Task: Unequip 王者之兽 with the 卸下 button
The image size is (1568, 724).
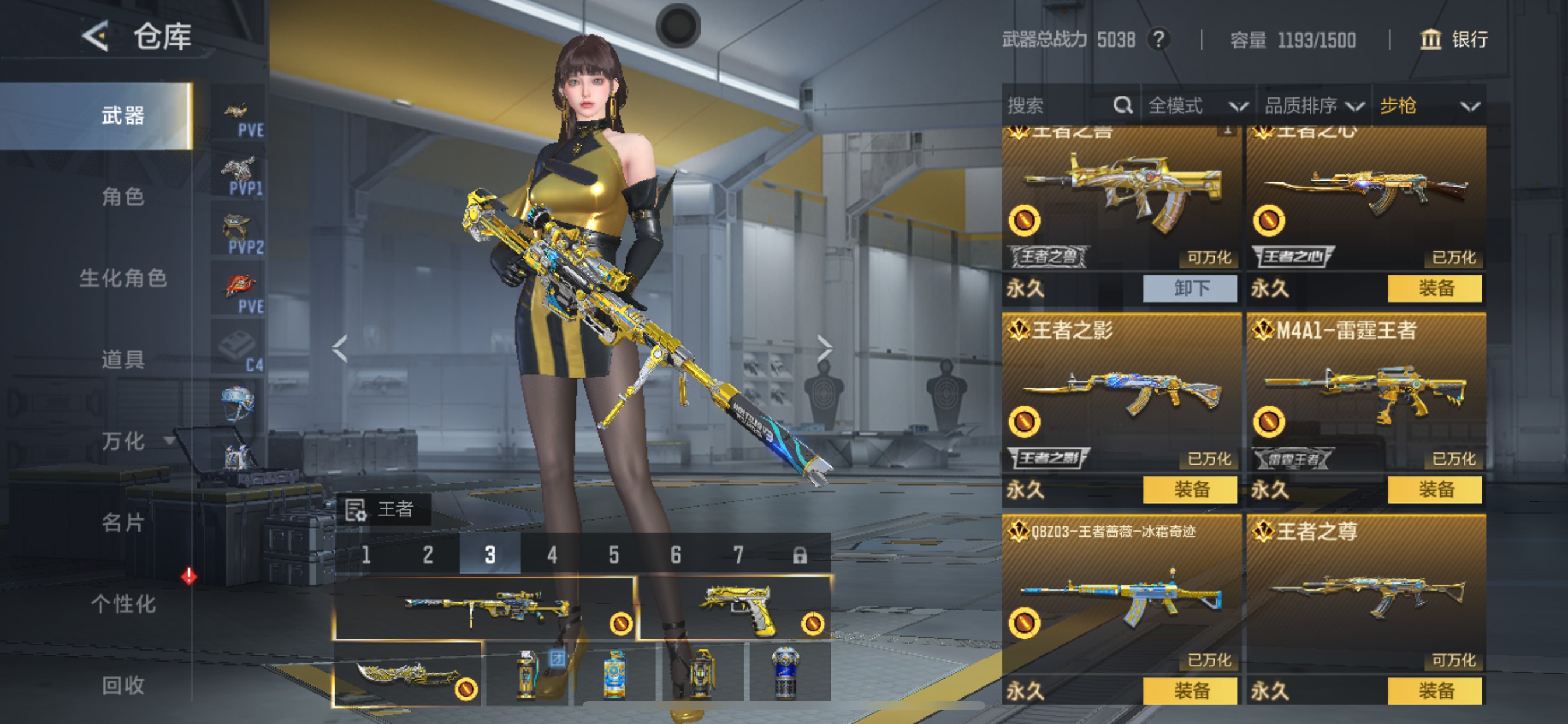Action: click(x=1190, y=288)
